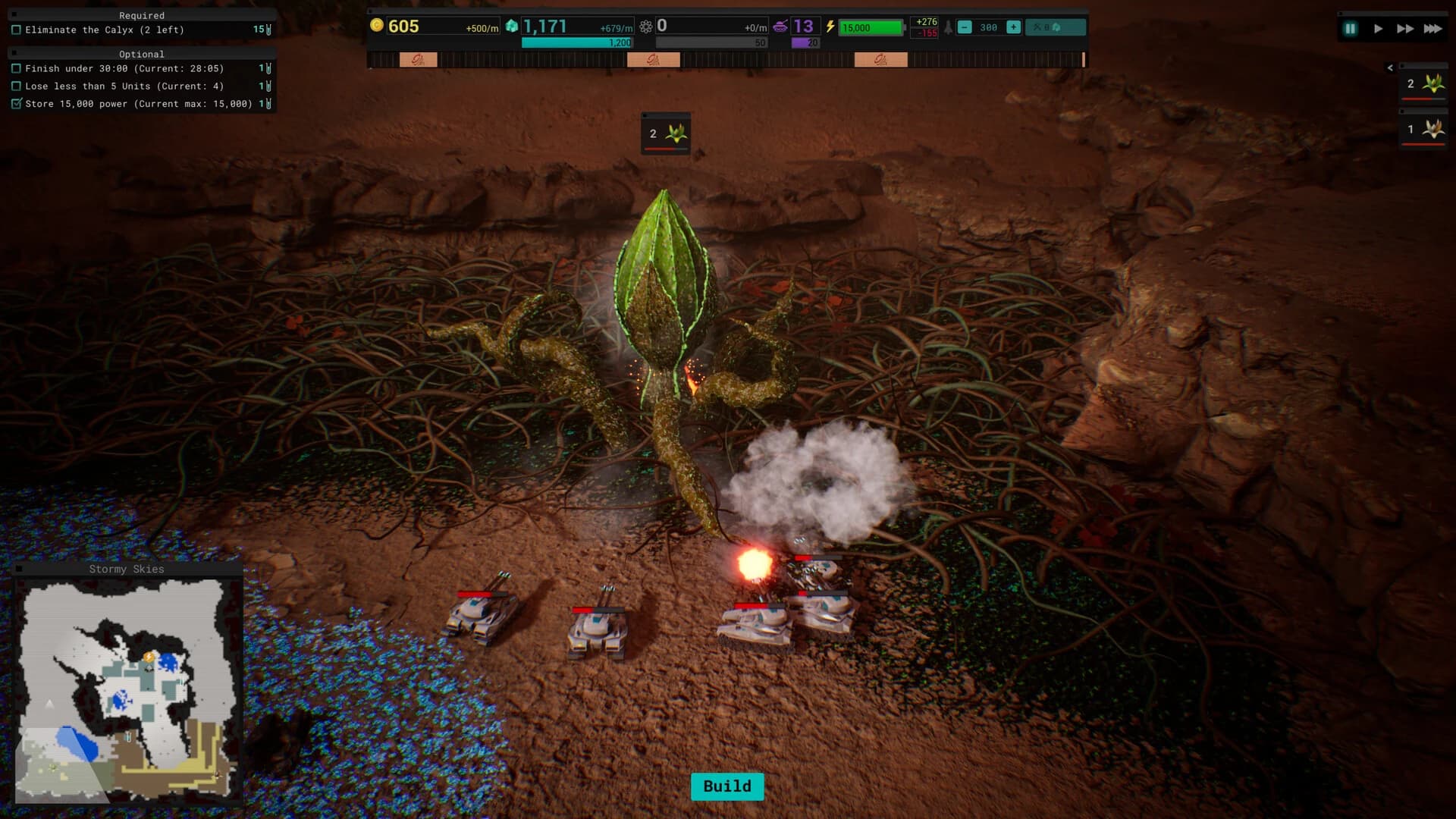Click the lightning bolt power icon
1456x819 pixels.
point(830,26)
